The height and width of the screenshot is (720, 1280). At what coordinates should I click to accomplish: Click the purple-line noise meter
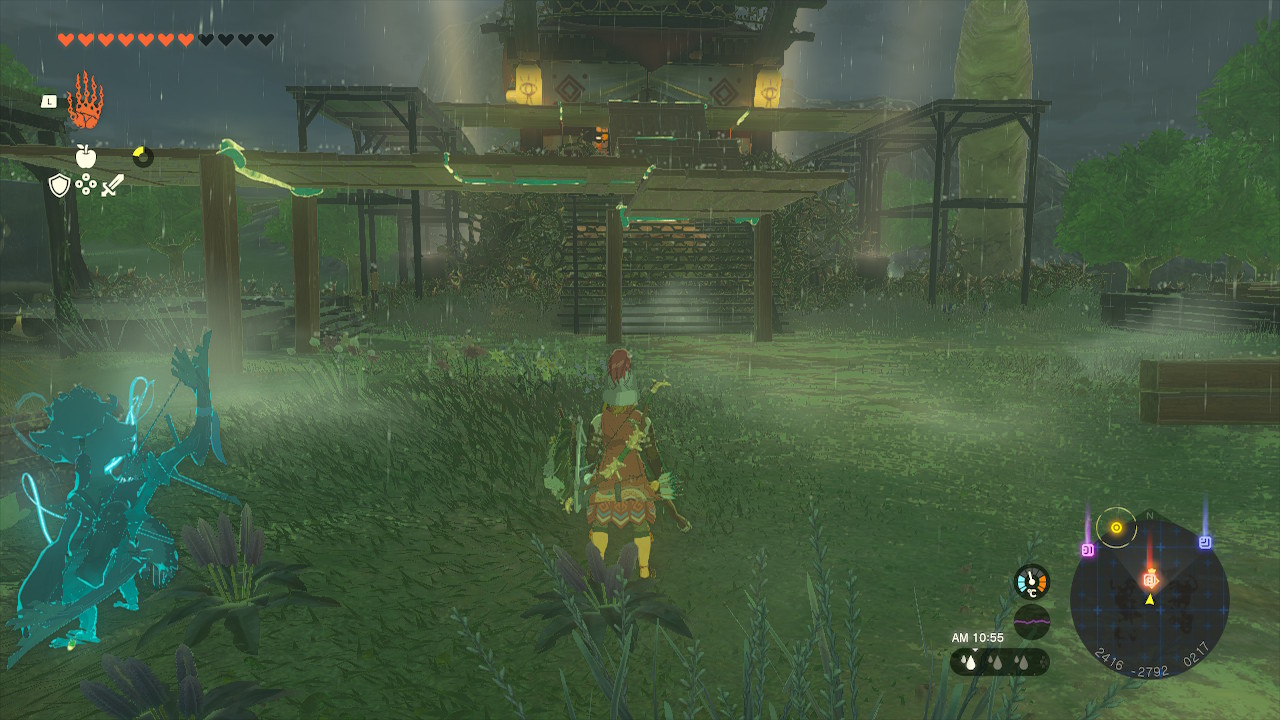(x=1032, y=621)
